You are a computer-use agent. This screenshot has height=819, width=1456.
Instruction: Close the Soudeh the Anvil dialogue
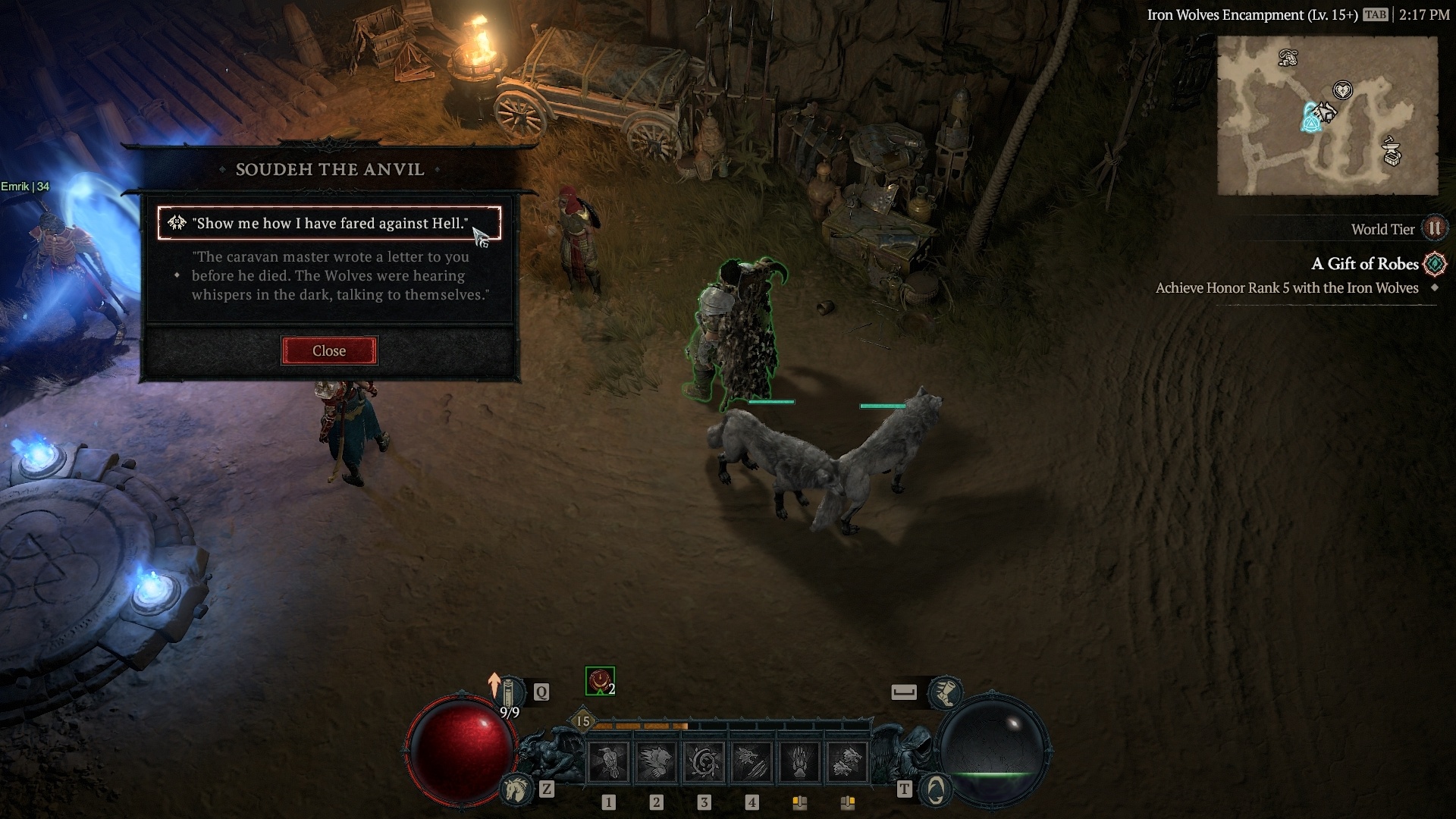pyautogui.click(x=329, y=351)
